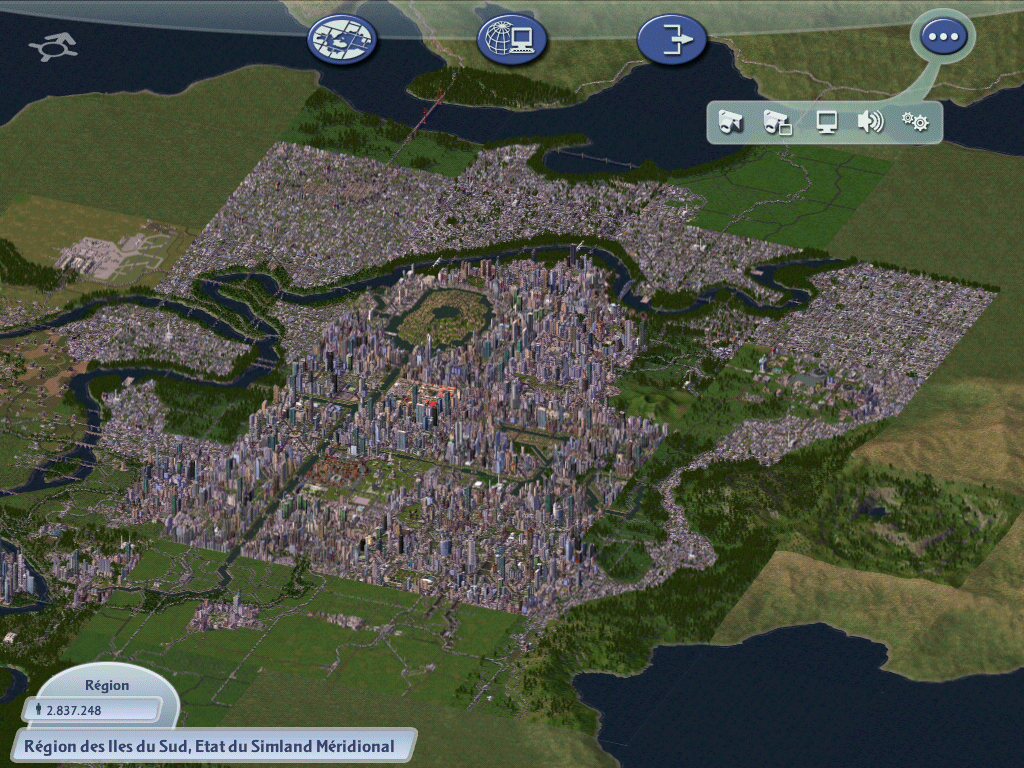
Task: Open the gears game settings icon
Action: (x=915, y=122)
